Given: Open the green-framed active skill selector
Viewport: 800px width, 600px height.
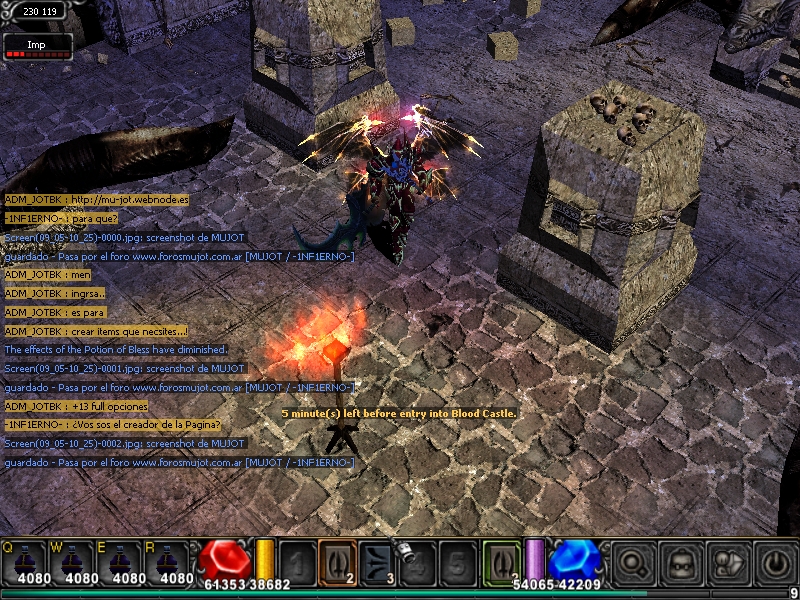Looking at the screenshot, I should point(501,561).
